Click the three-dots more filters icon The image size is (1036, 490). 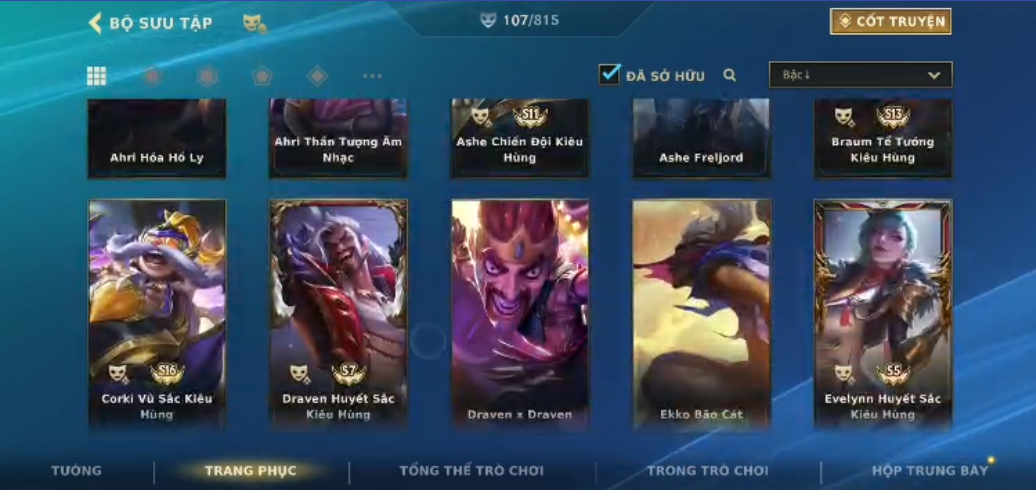pyautogui.click(x=372, y=76)
